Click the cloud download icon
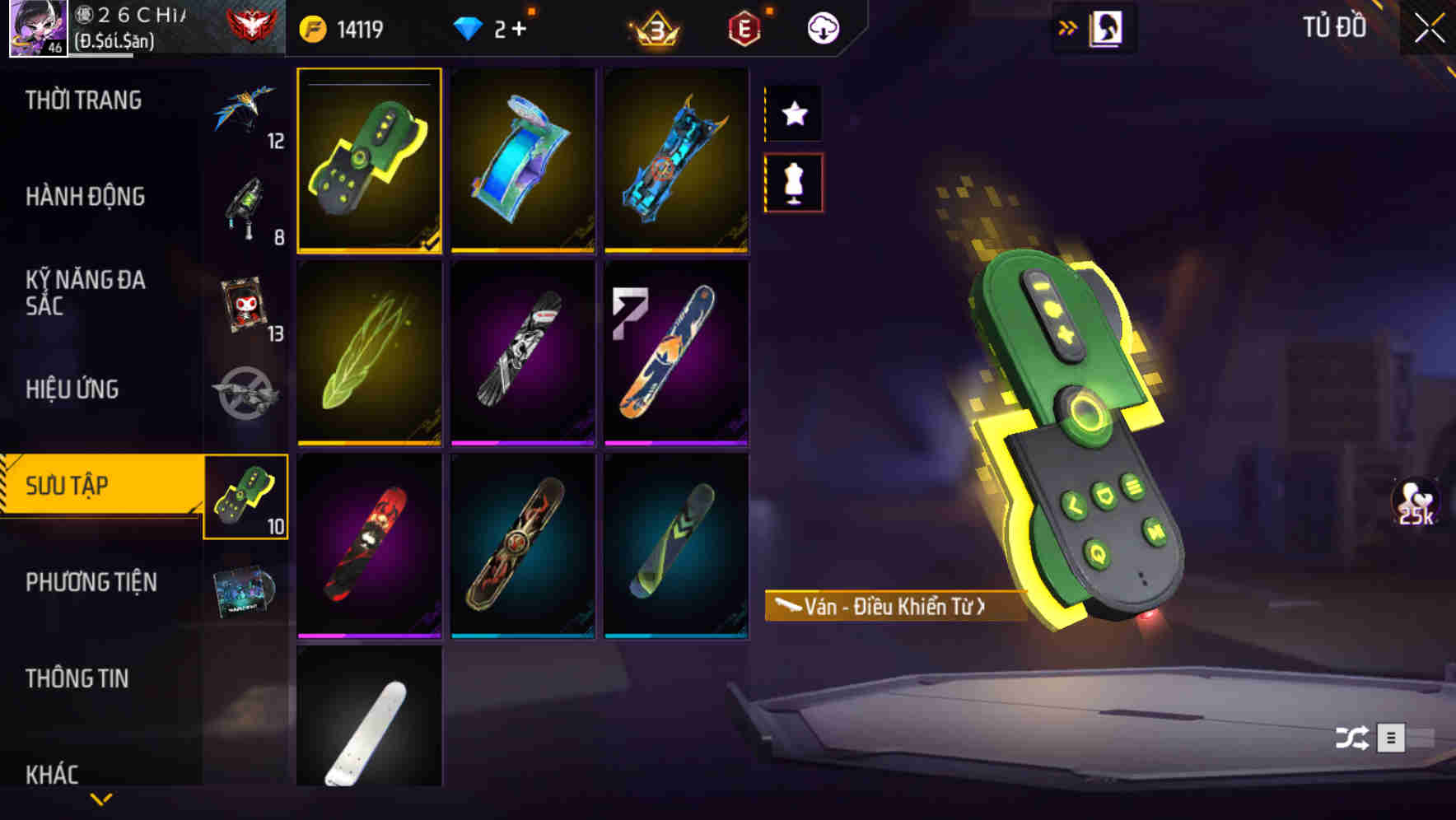Viewport: 1456px width, 820px height. click(x=822, y=26)
